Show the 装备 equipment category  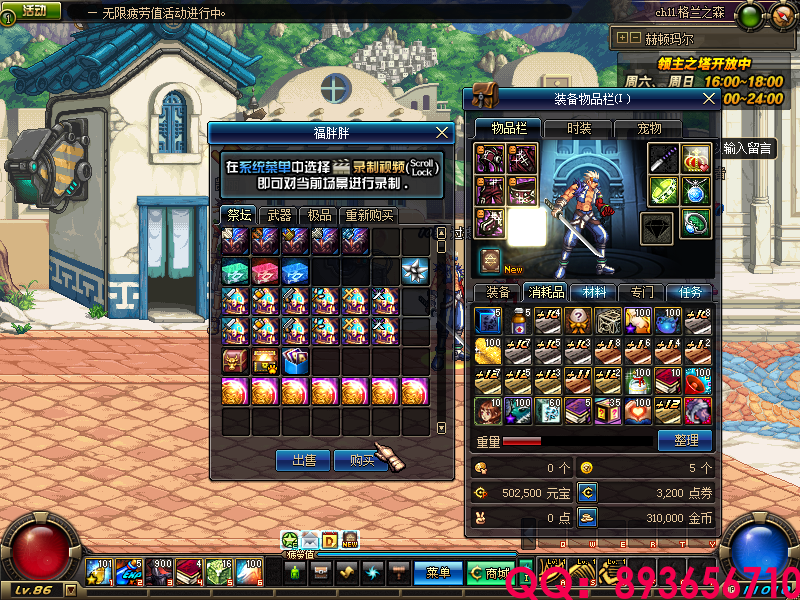point(497,292)
